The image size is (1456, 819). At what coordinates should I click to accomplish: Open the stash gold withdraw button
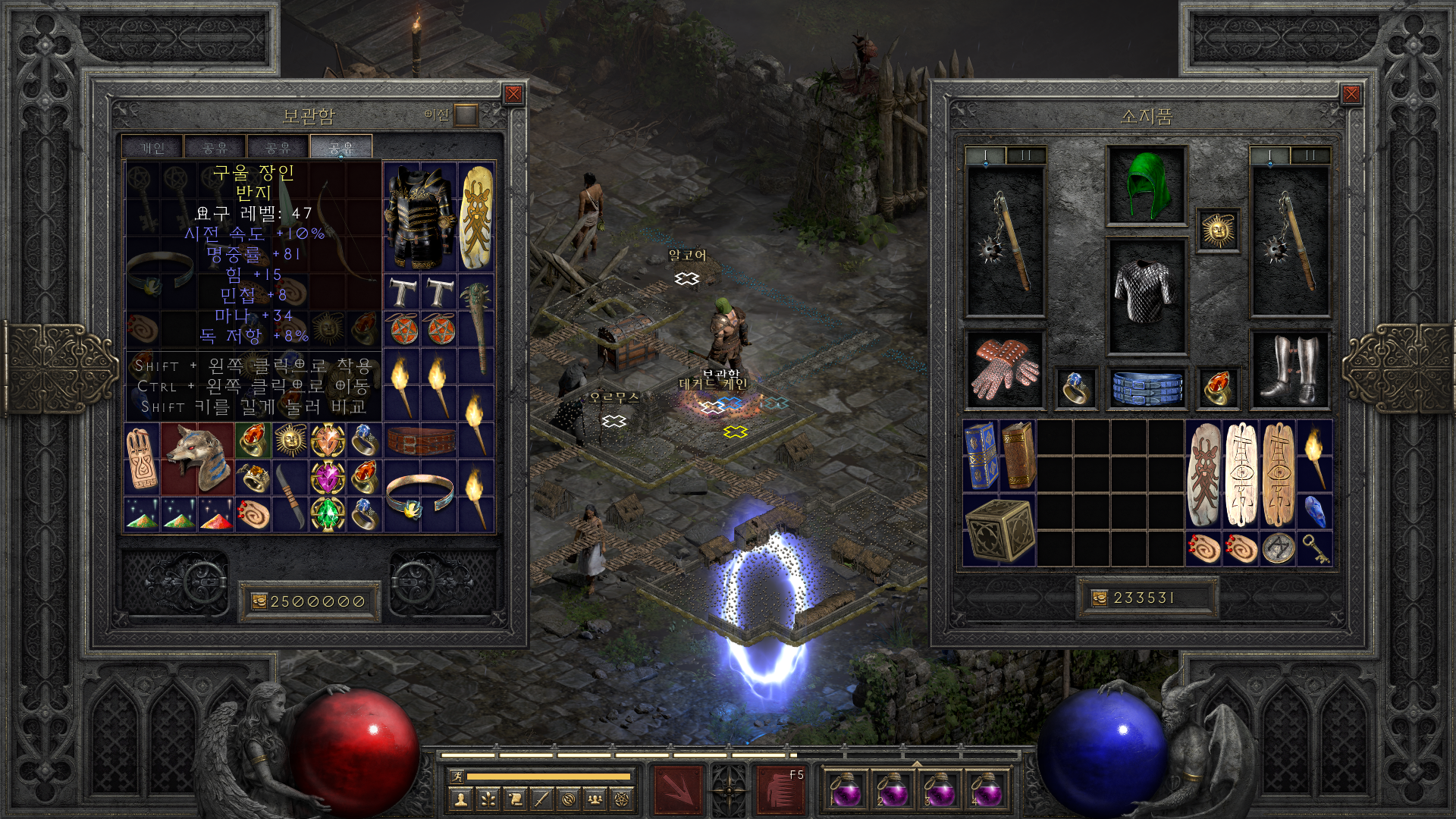(259, 601)
